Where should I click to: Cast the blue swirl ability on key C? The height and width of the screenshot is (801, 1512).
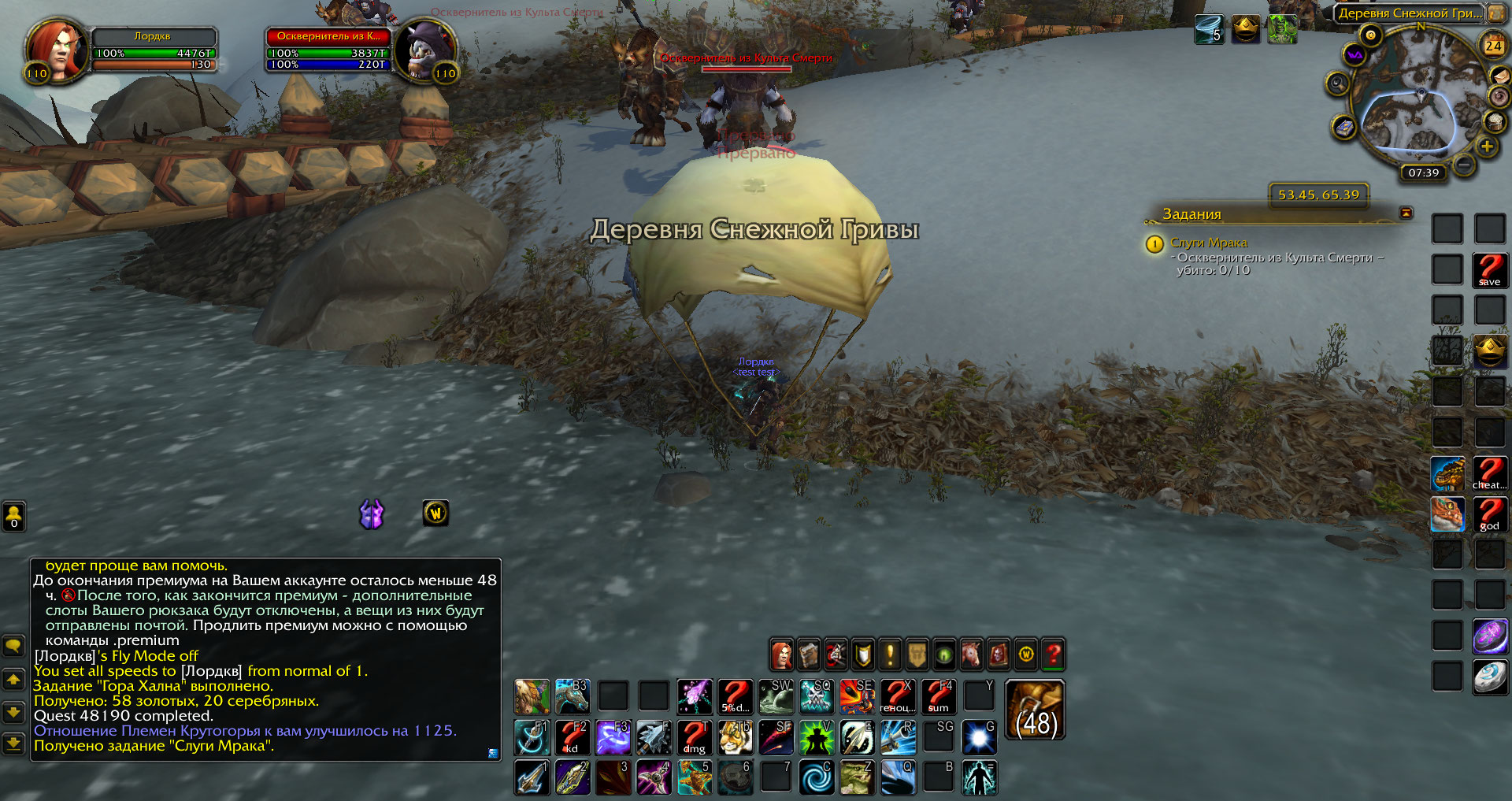(x=817, y=777)
